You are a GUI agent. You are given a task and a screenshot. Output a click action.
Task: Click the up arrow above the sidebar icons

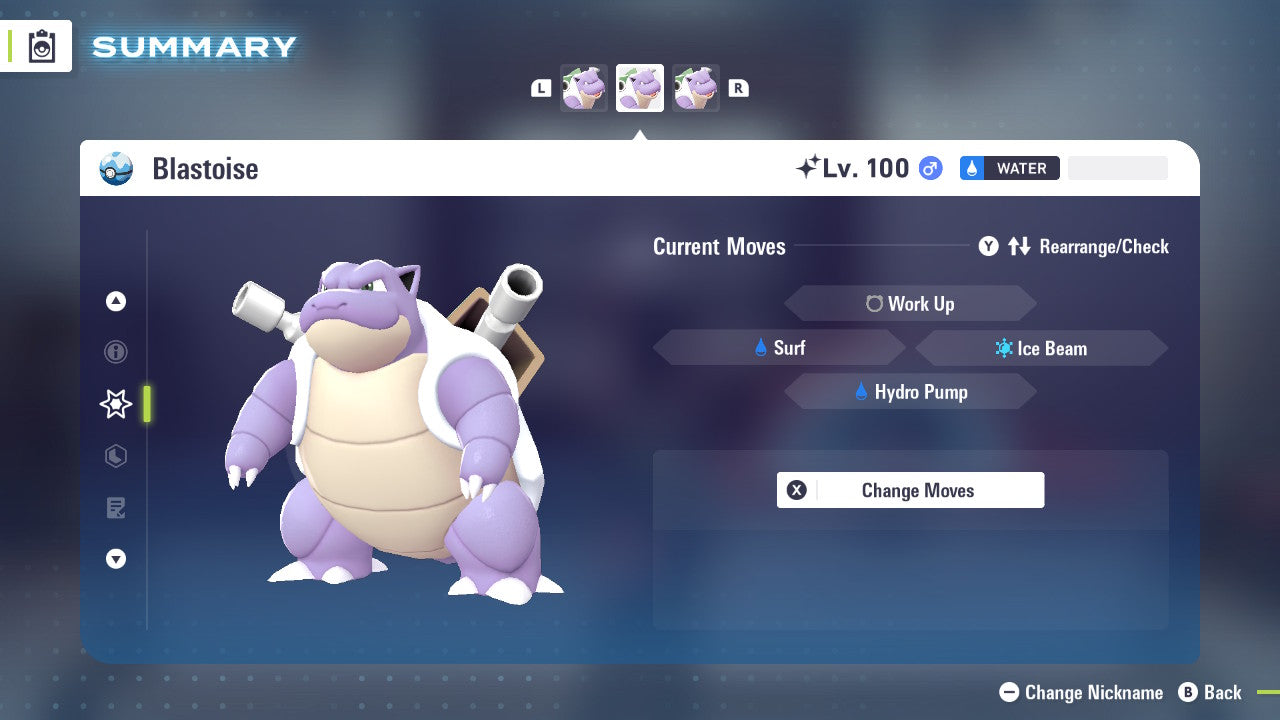(115, 300)
